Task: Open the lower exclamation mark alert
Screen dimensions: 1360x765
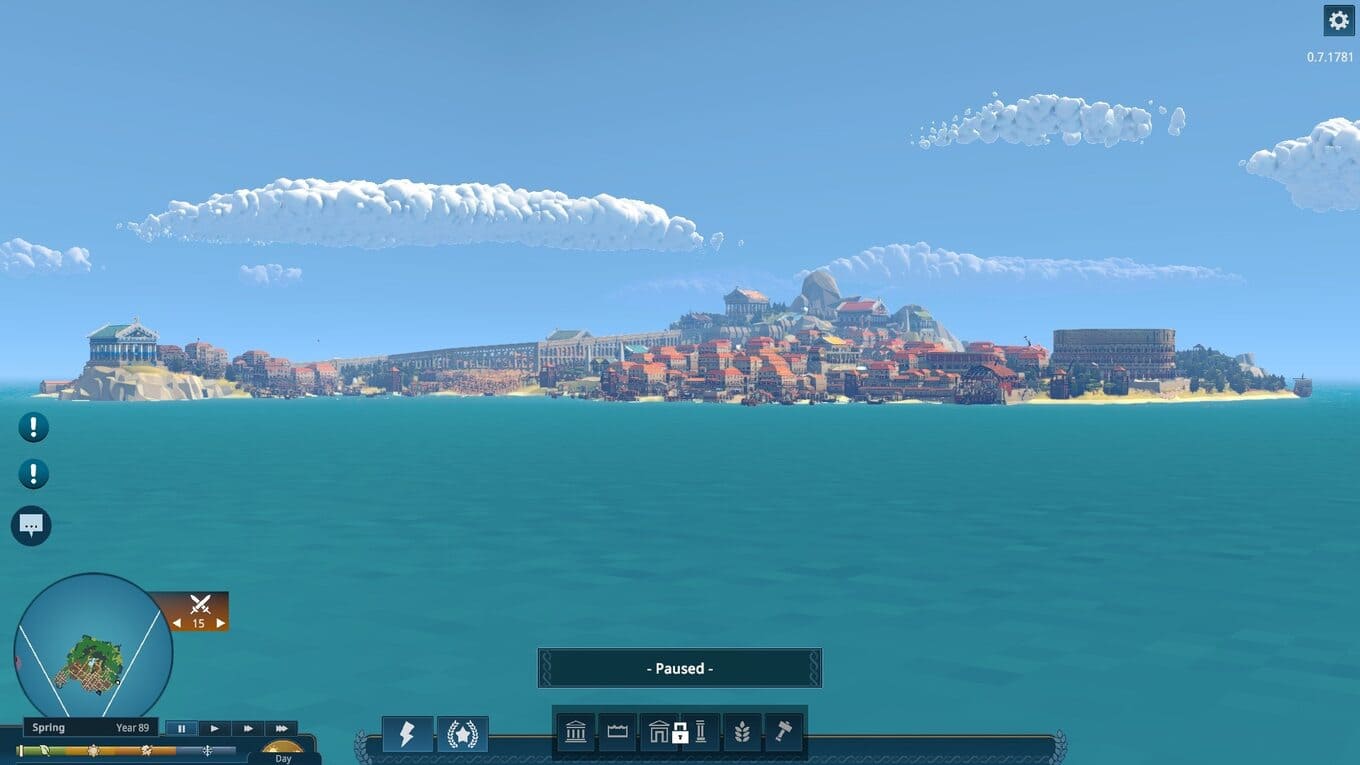Action: click(x=33, y=474)
